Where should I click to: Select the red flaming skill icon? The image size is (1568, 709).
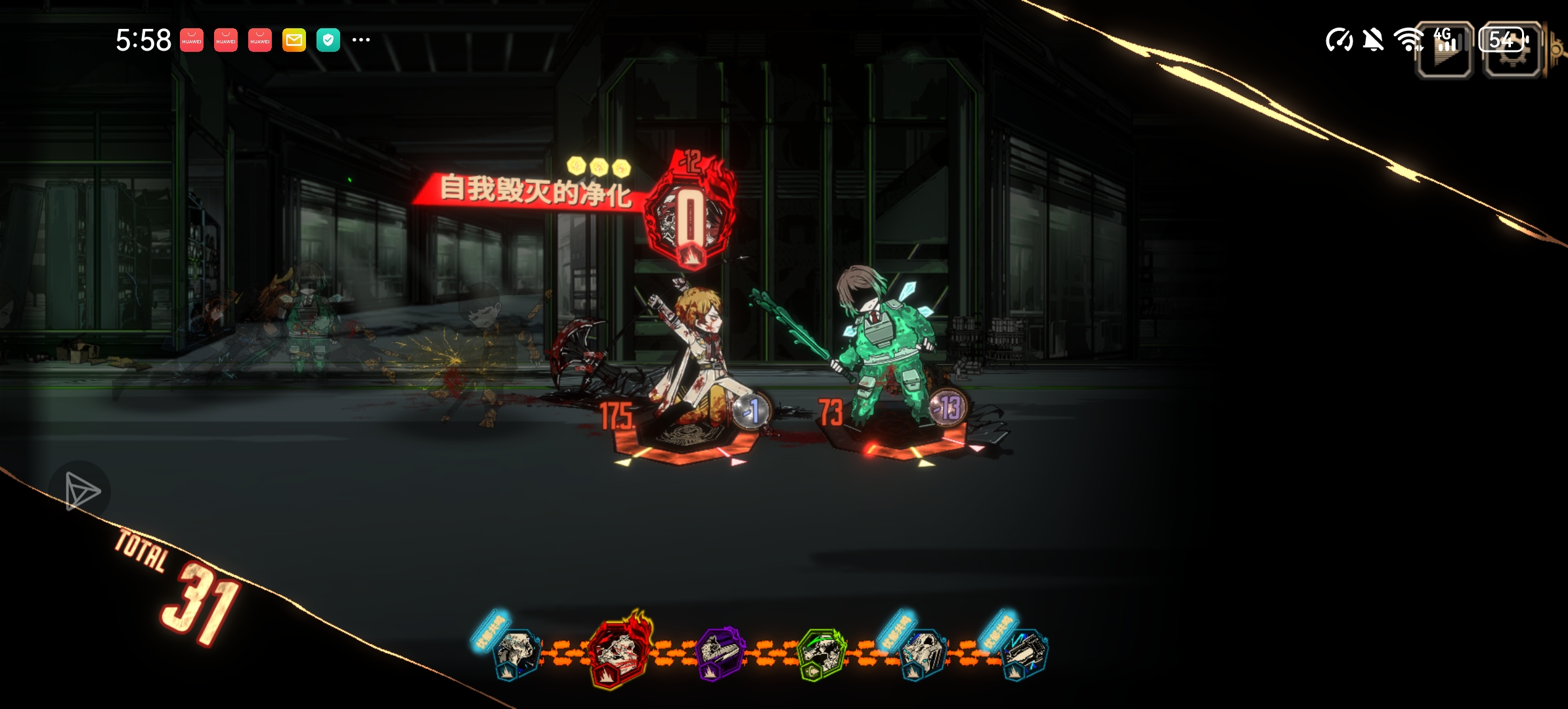pyautogui.click(x=618, y=651)
